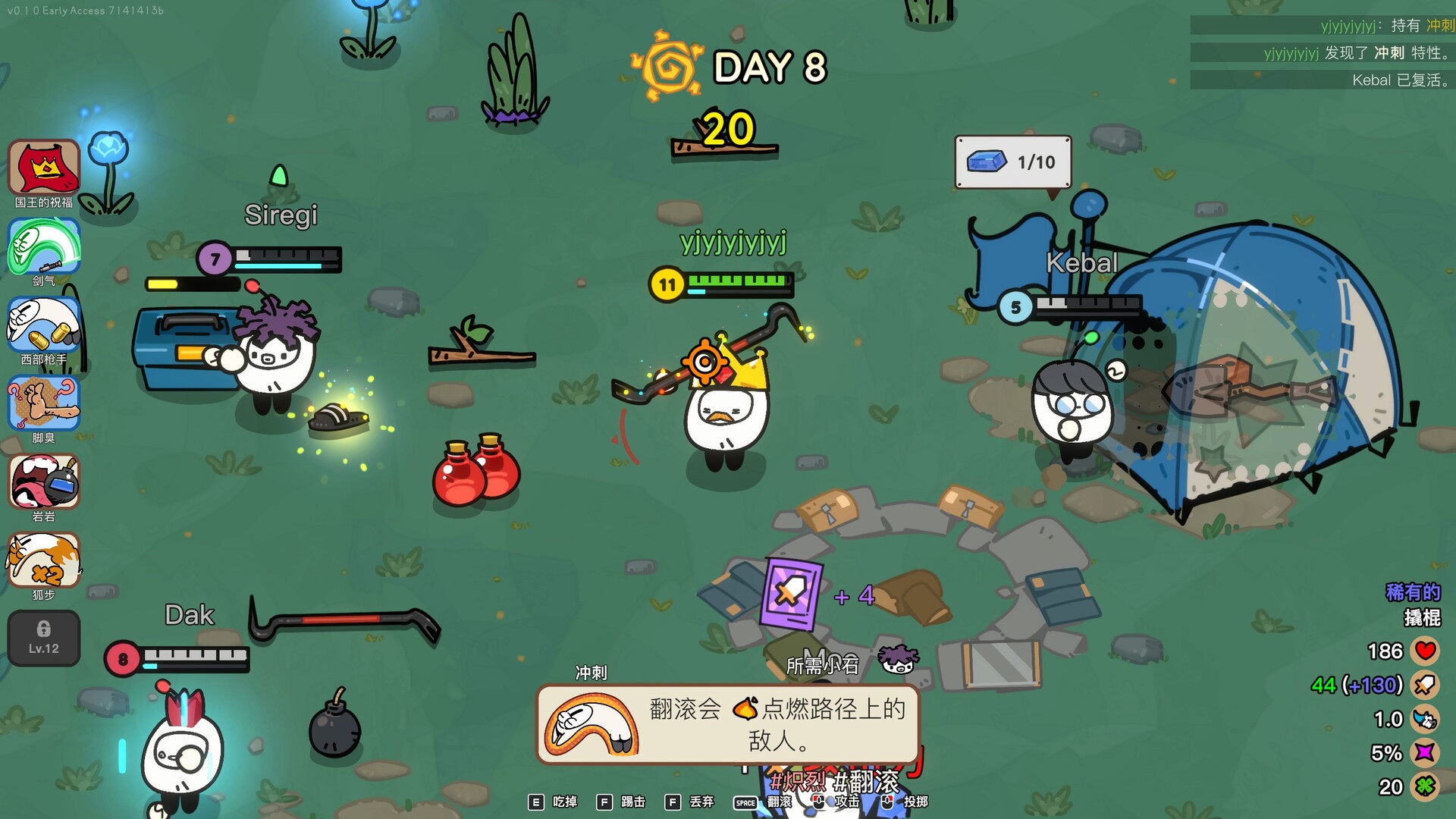Click the 狐步 fox step trait icon
Screen dimensions: 1456x819
[44, 560]
